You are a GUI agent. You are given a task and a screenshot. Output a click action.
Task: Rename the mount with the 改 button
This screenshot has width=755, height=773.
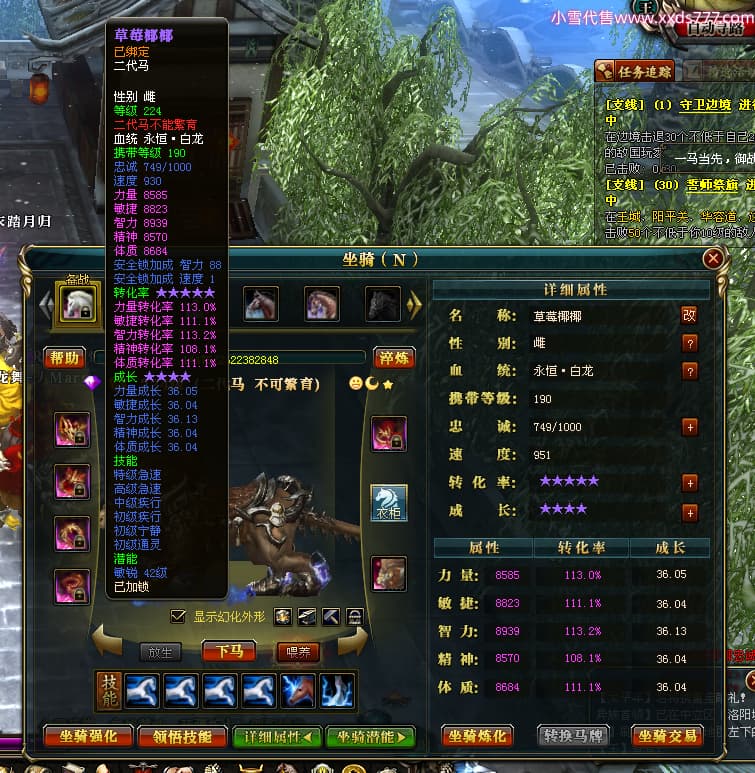tap(689, 315)
